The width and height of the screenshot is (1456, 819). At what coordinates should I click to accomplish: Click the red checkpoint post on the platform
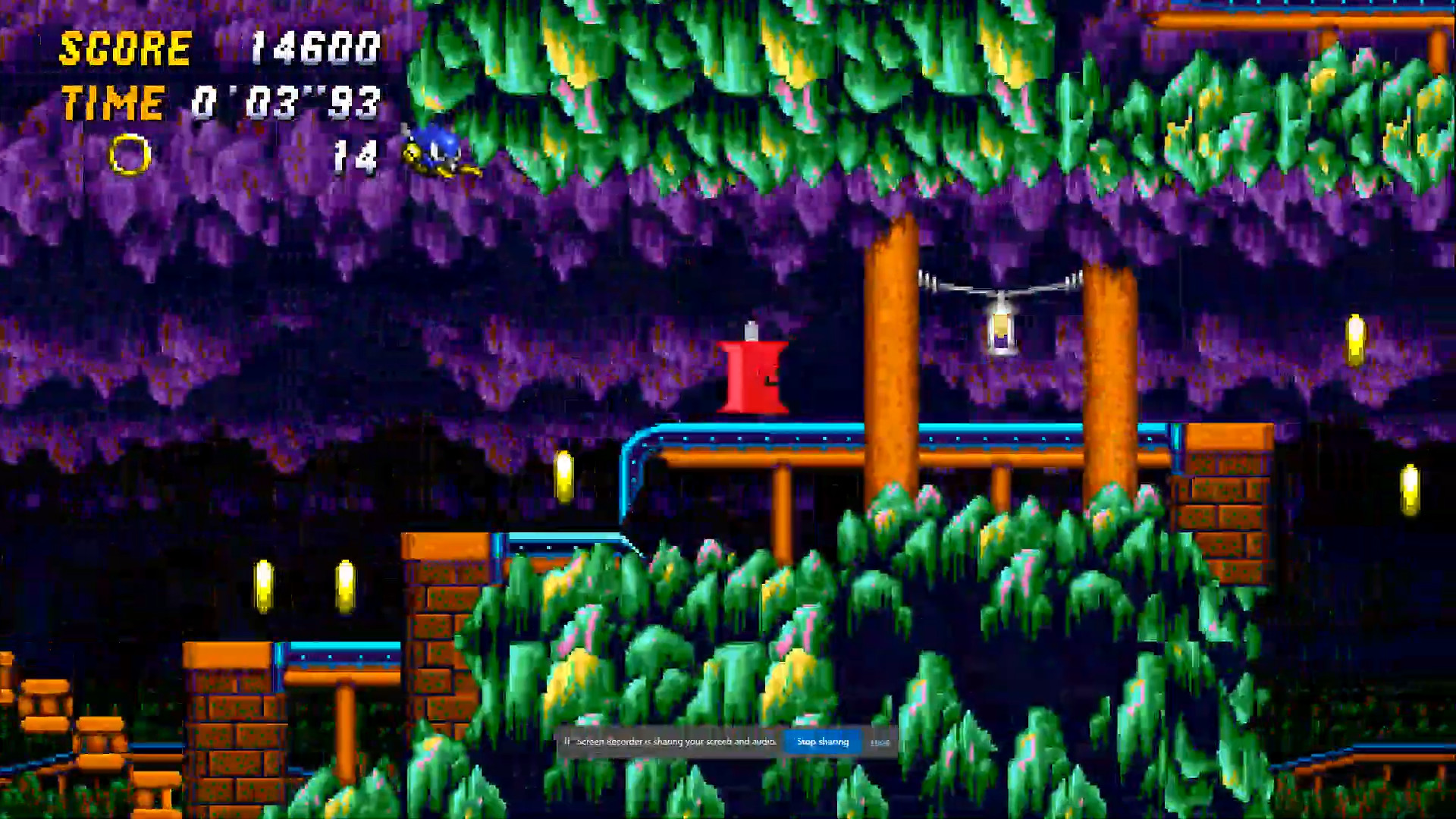[x=753, y=375]
